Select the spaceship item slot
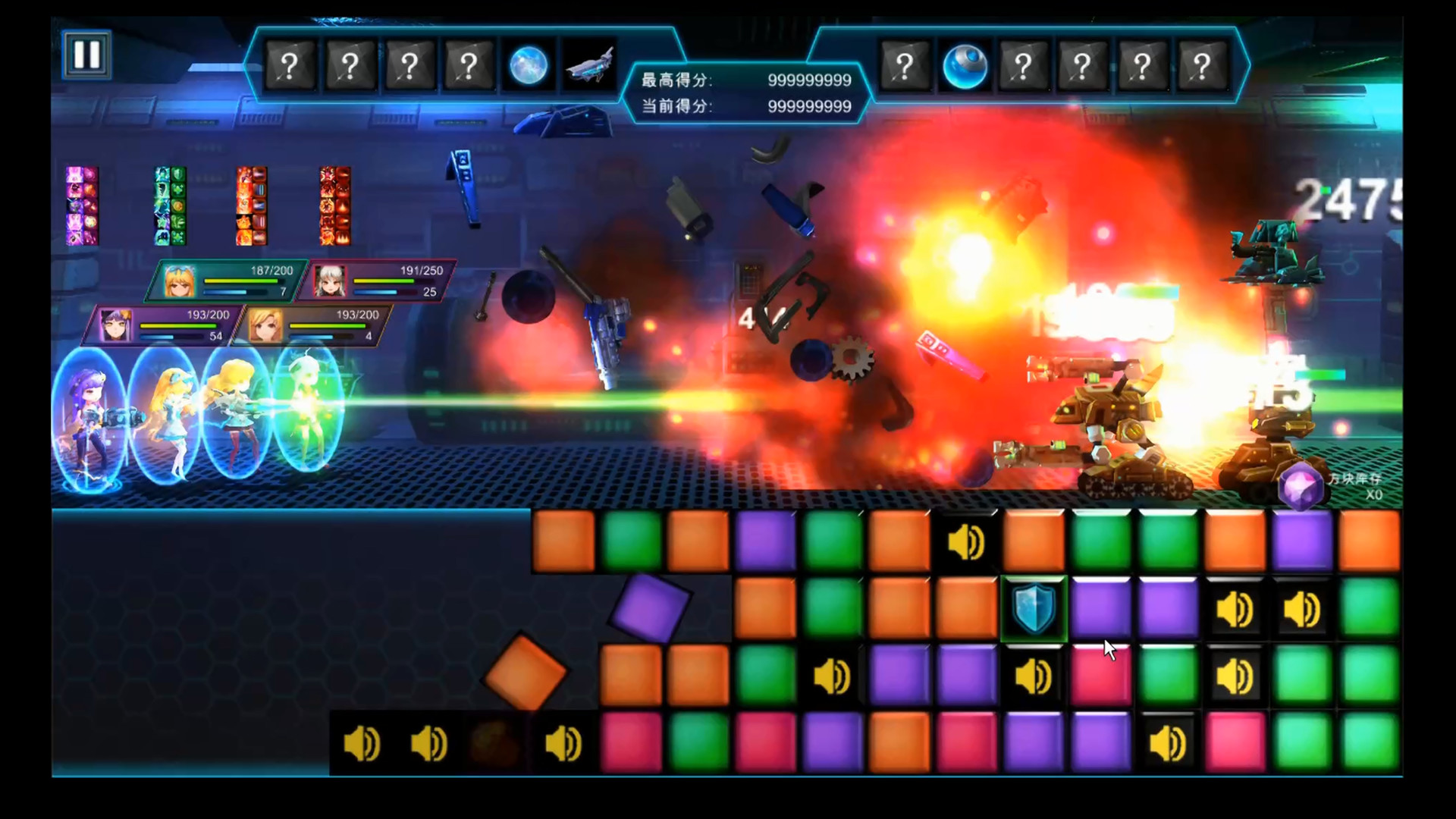 coord(589,66)
